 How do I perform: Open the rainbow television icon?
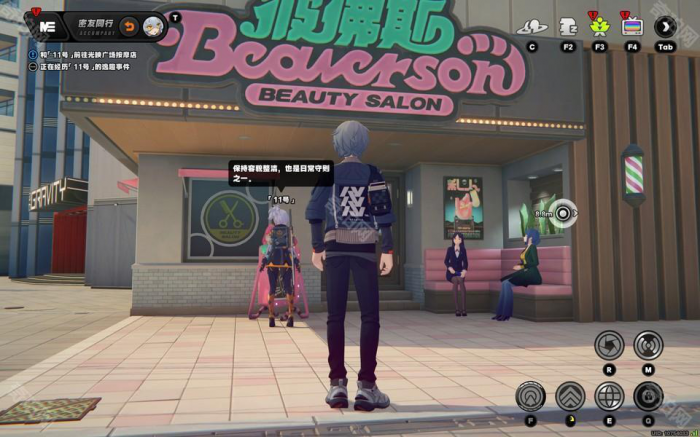(632, 27)
